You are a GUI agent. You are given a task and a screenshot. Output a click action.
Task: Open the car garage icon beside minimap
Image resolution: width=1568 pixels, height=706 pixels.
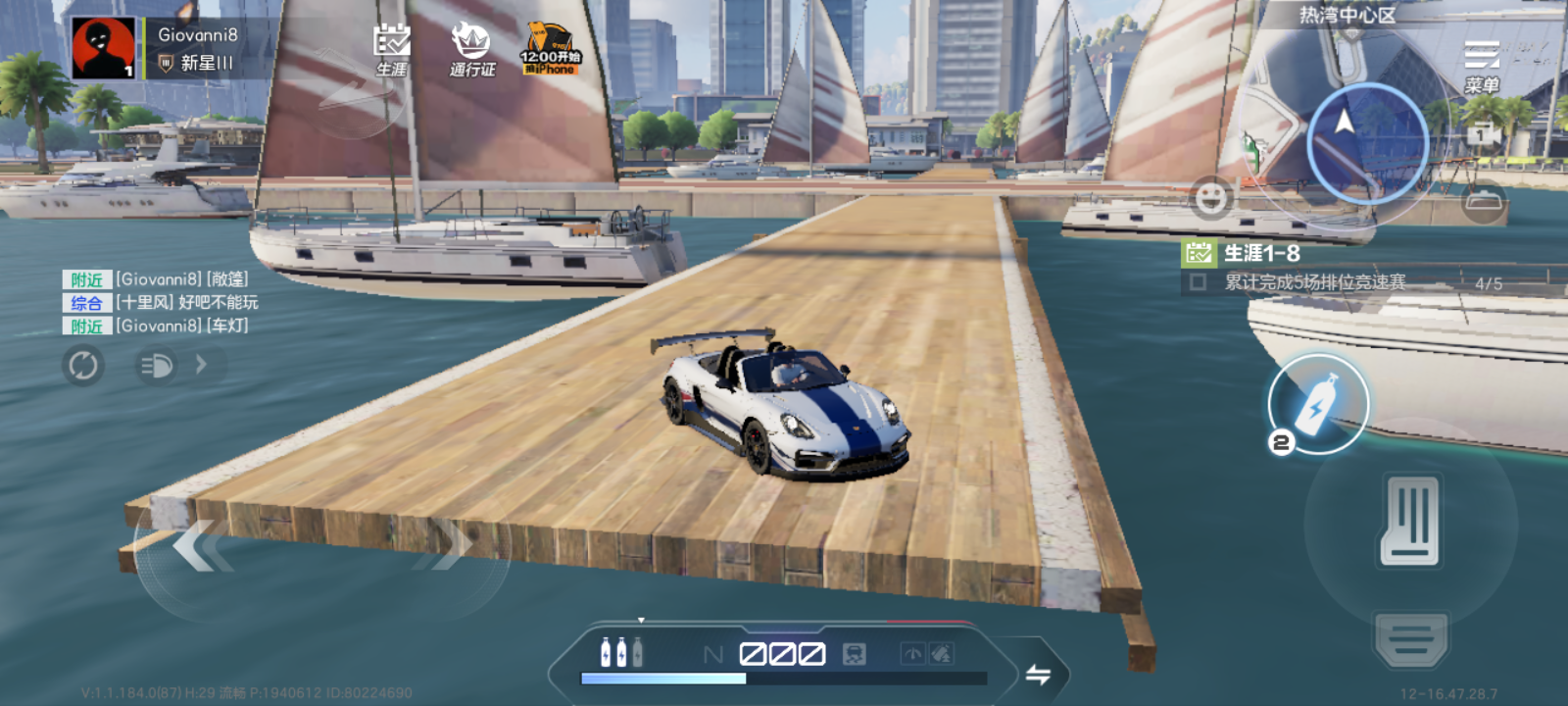tap(1483, 200)
